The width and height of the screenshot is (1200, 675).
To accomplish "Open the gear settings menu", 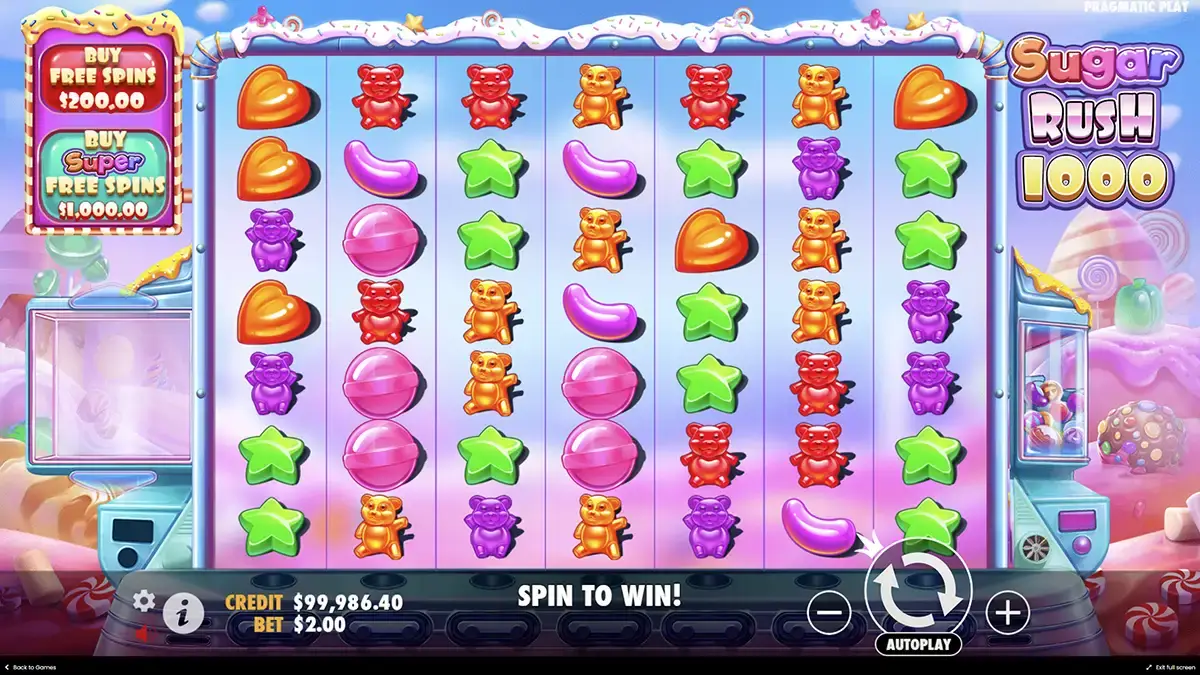I will pos(145,600).
